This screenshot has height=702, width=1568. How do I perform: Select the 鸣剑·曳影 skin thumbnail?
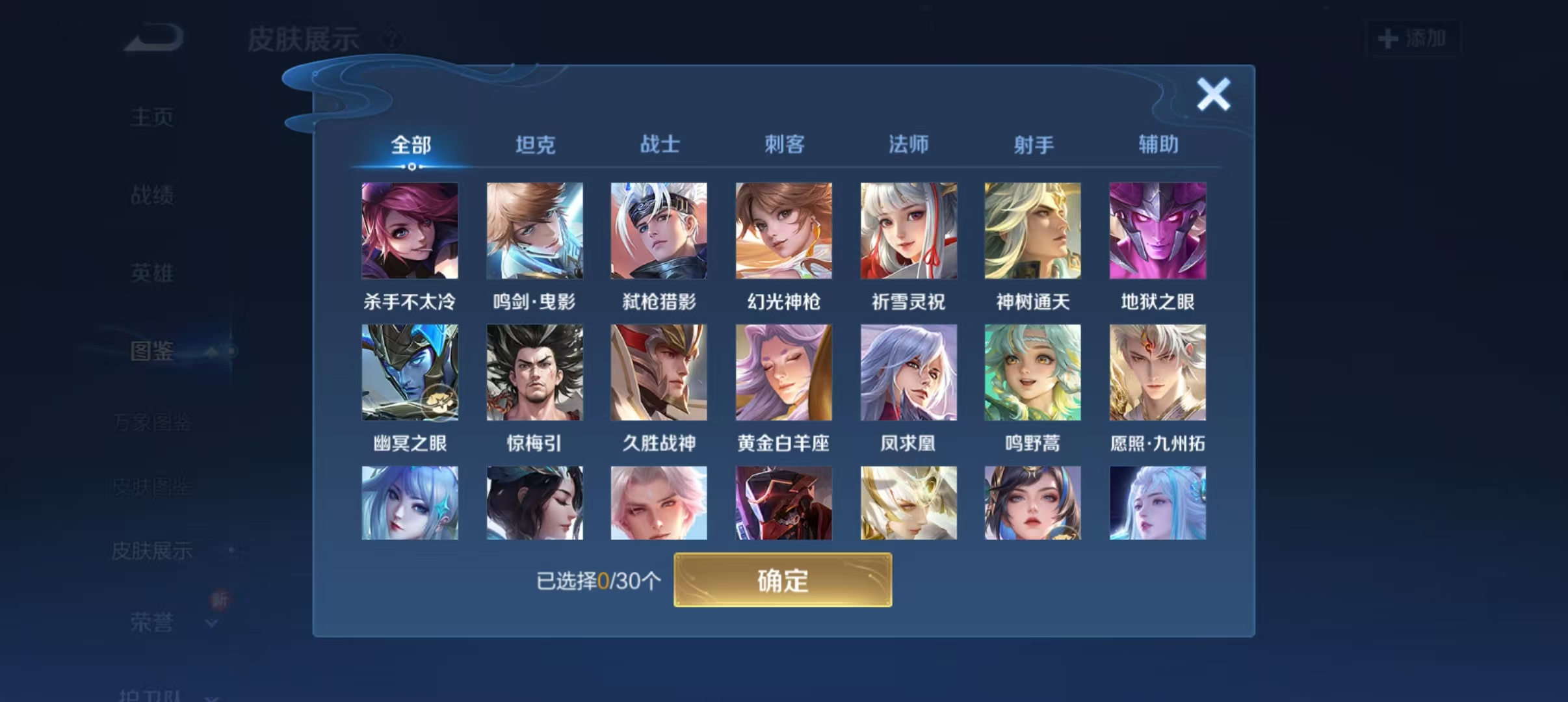pyautogui.click(x=535, y=231)
